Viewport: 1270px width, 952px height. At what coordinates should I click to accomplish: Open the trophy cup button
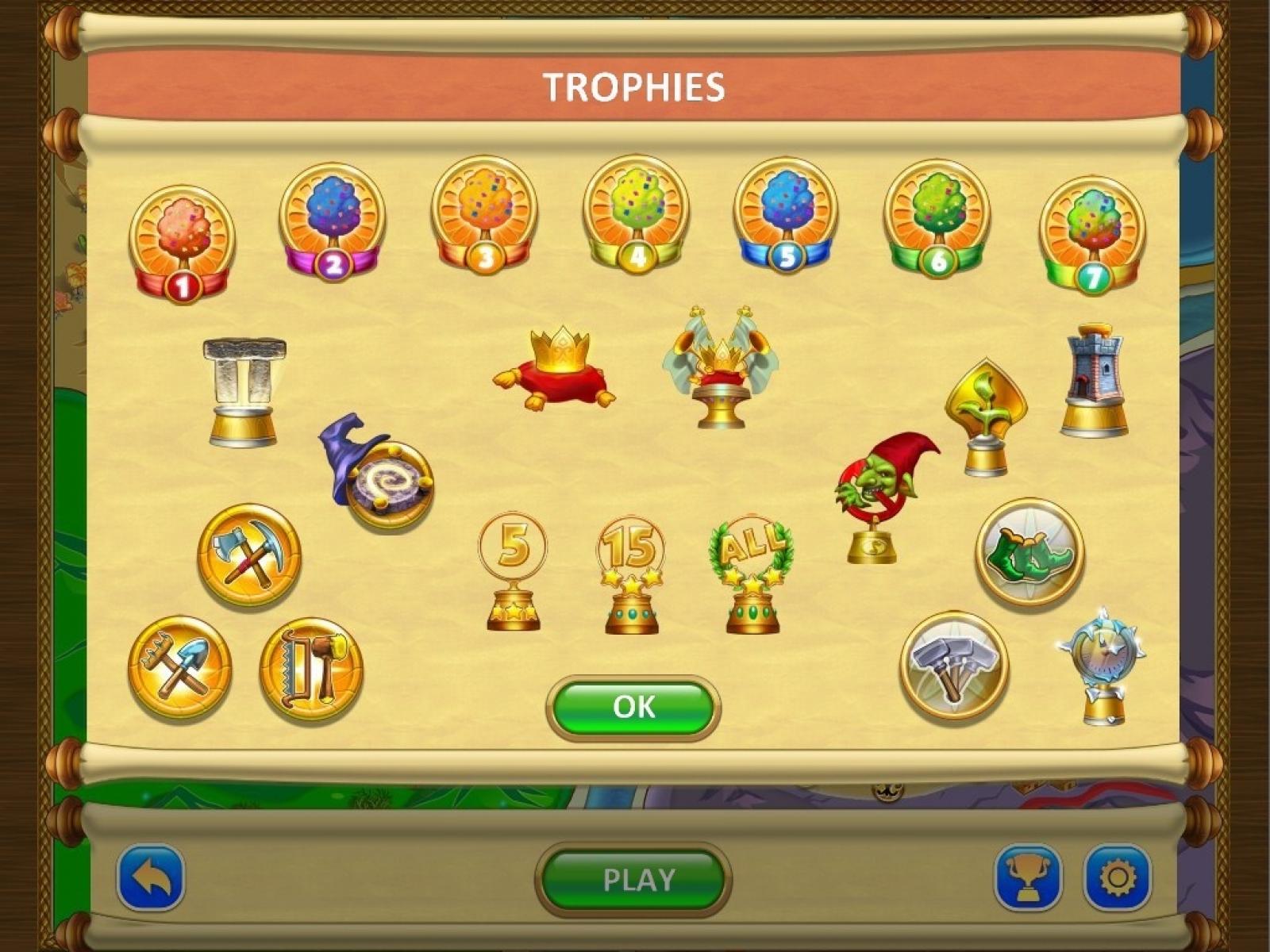pyautogui.click(x=1028, y=878)
